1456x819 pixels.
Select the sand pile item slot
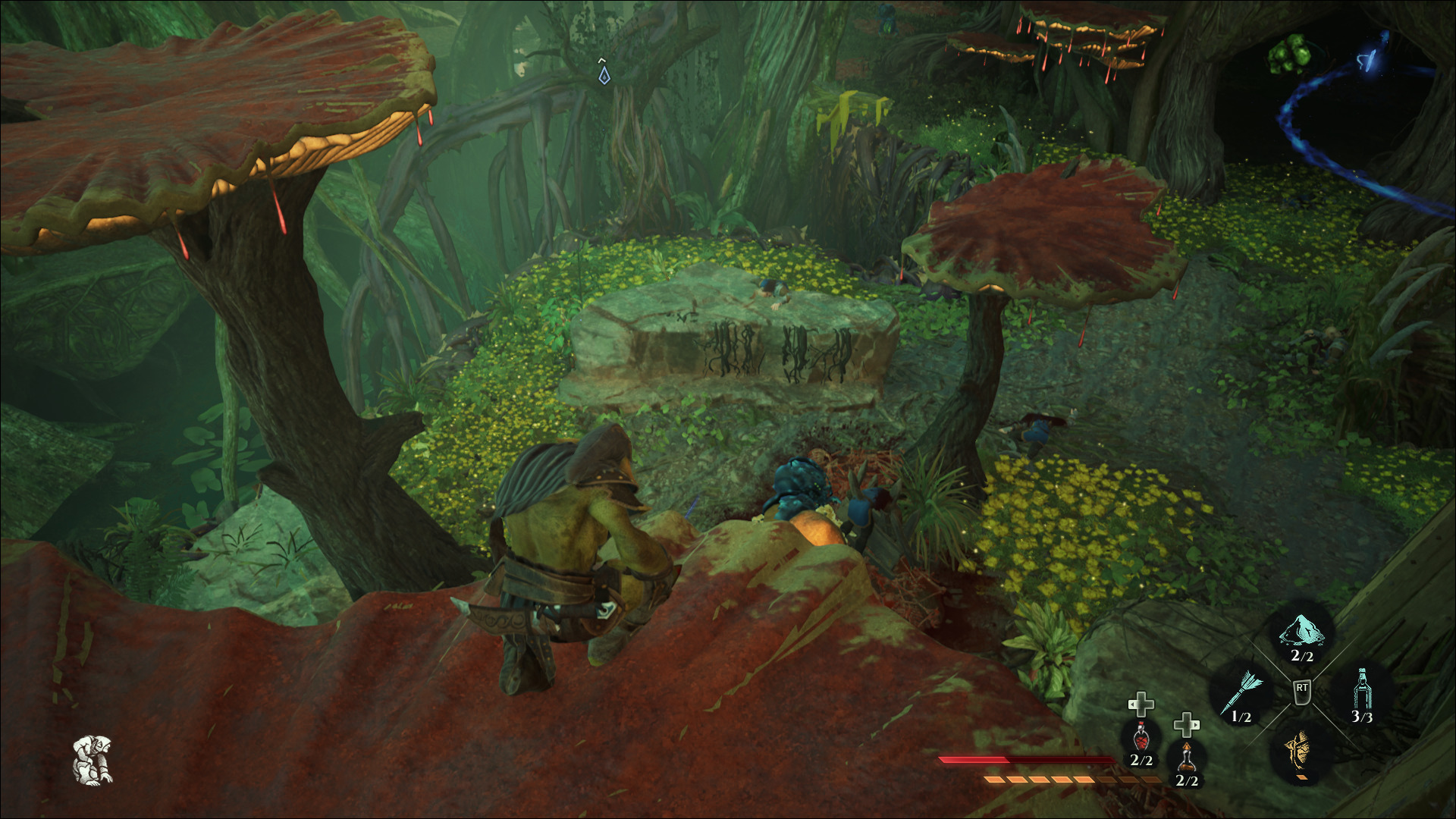(1301, 633)
